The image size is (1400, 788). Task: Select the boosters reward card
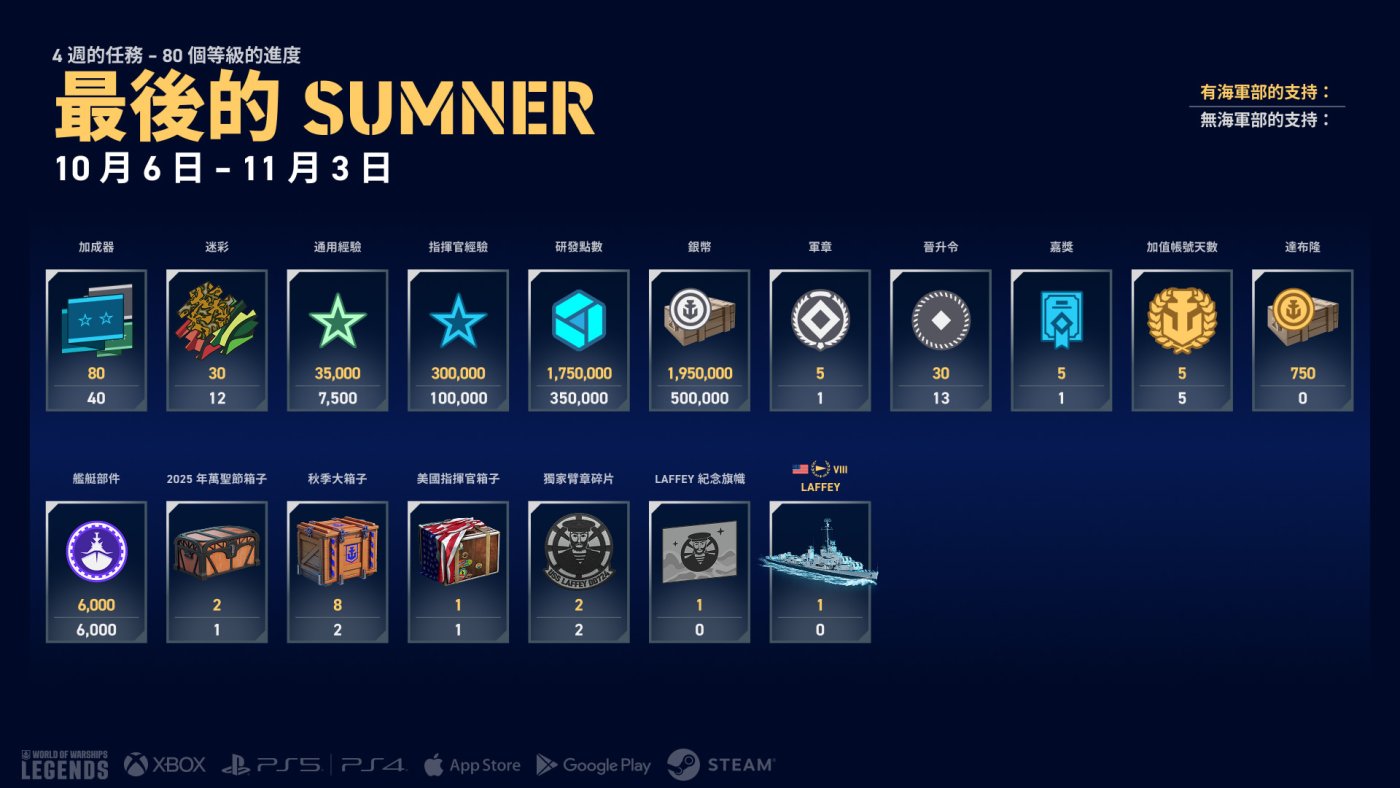pos(96,340)
